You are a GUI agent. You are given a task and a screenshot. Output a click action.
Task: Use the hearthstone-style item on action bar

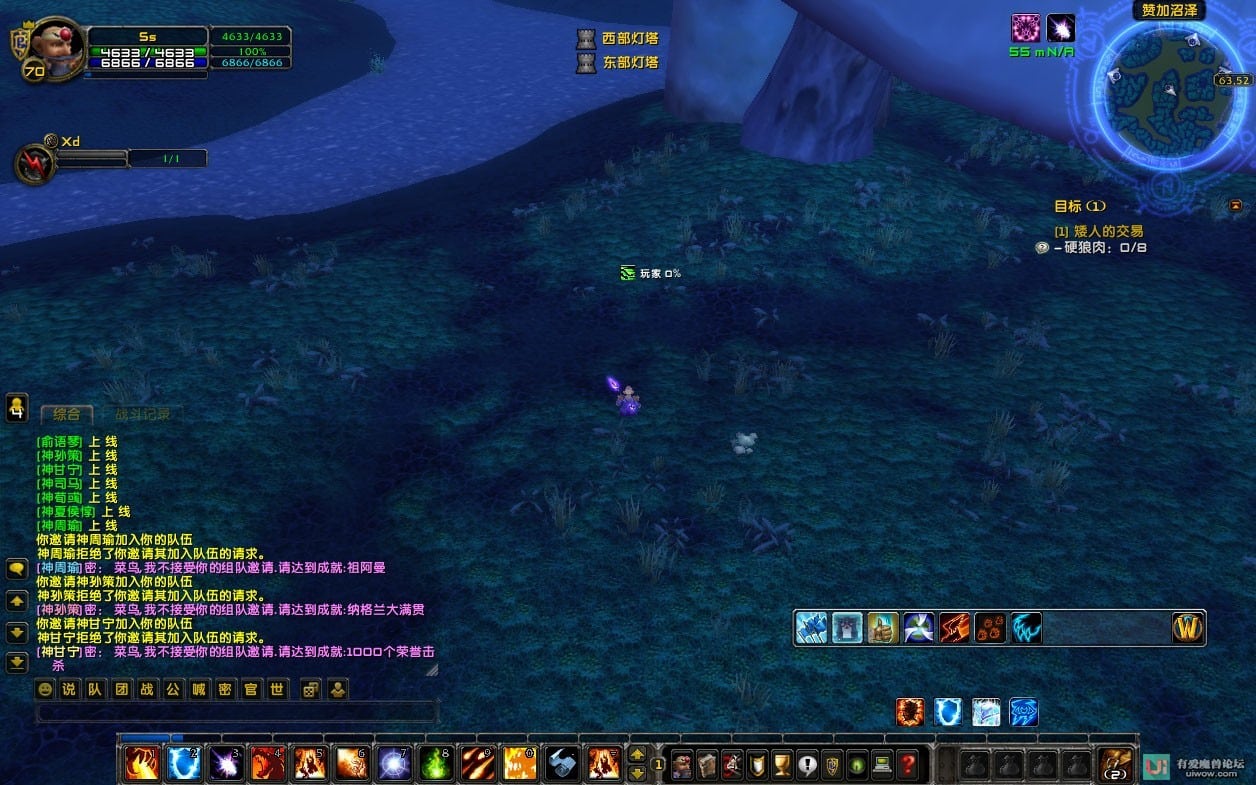click(562, 764)
